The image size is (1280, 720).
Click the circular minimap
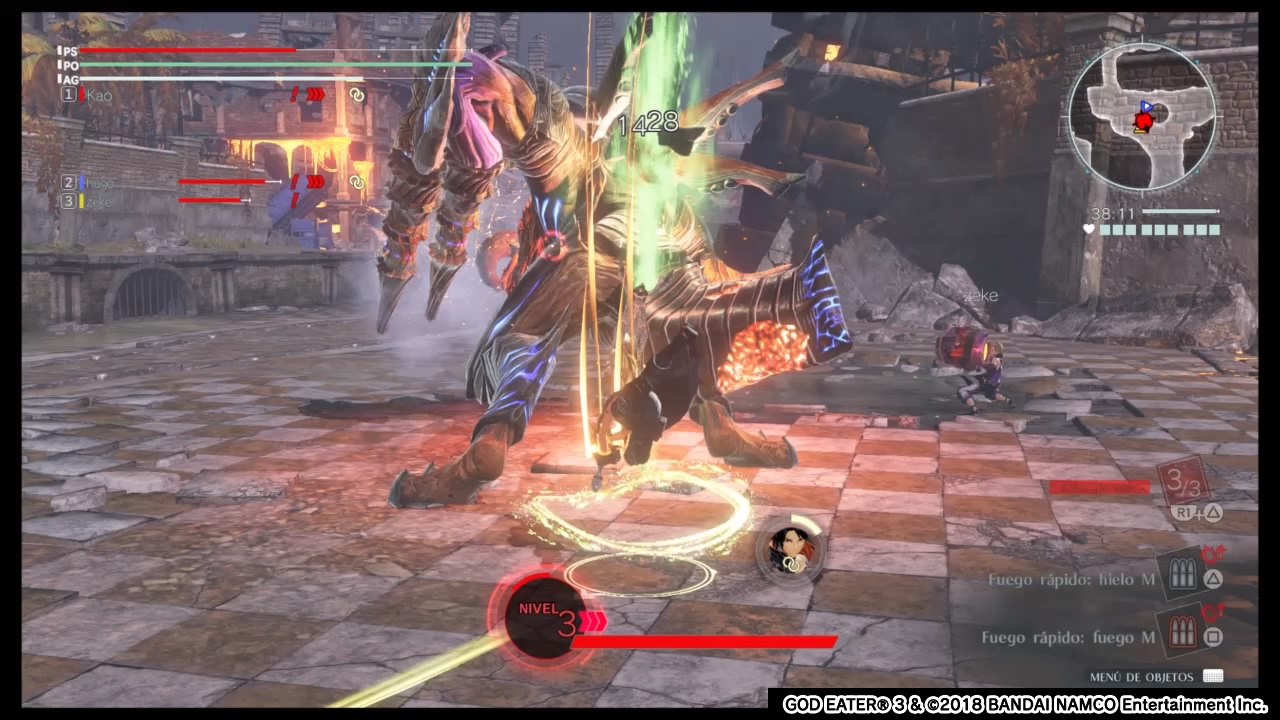1142,116
